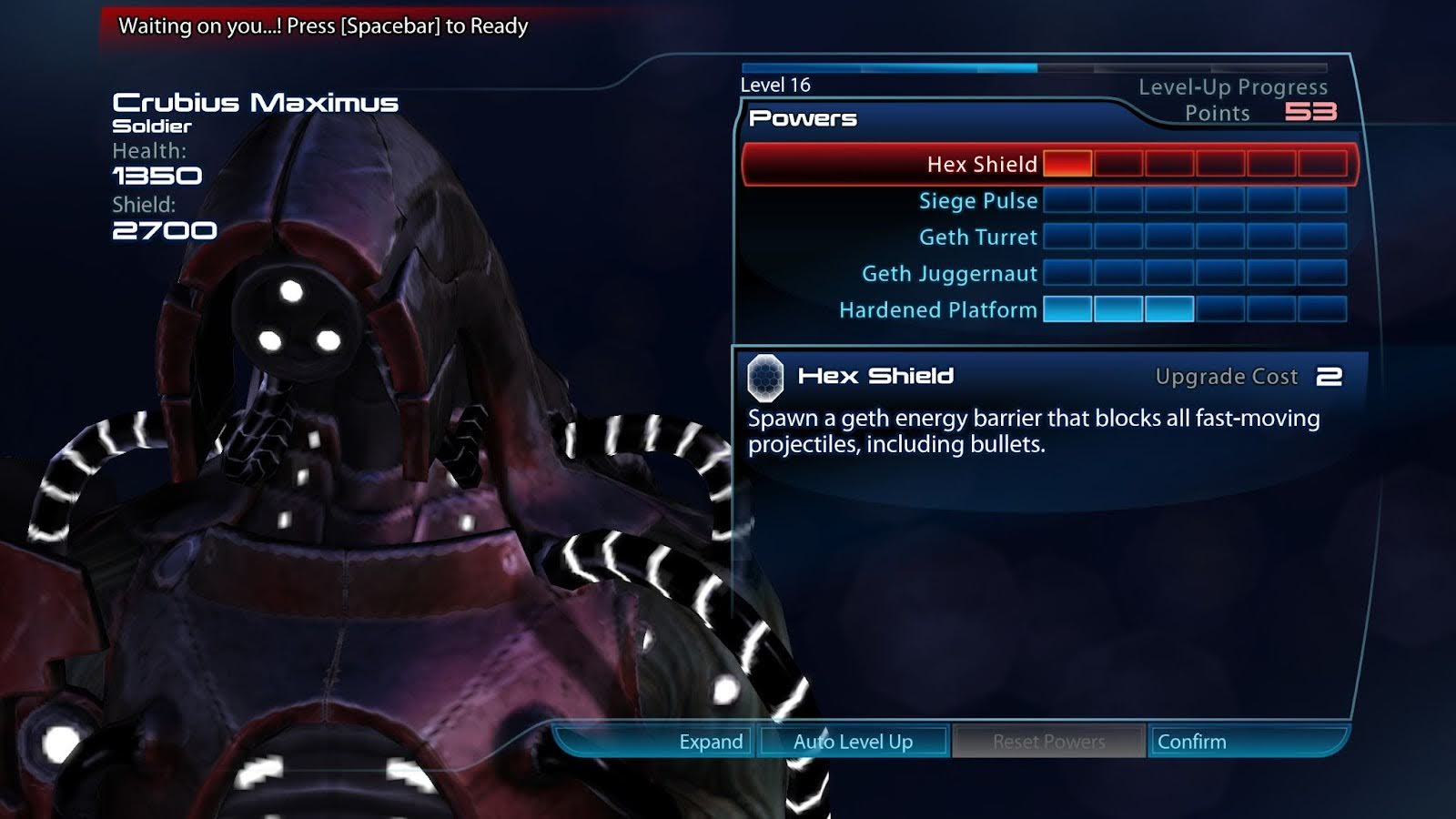Click the Hex Shield hexagon icon
Viewport: 1456px width, 819px height.
coord(765,378)
